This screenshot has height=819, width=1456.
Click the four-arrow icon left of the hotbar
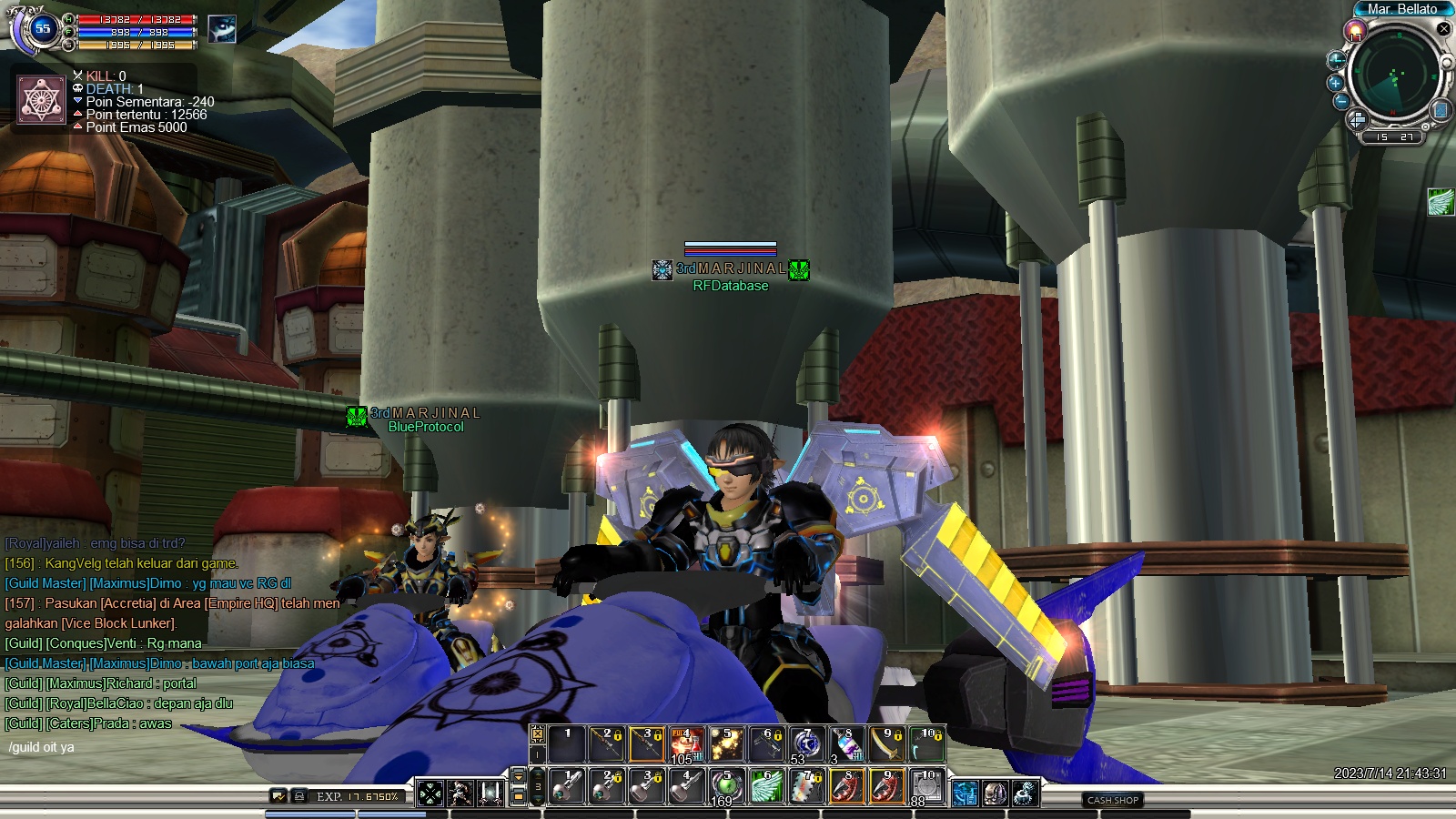pyautogui.click(x=430, y=794)
